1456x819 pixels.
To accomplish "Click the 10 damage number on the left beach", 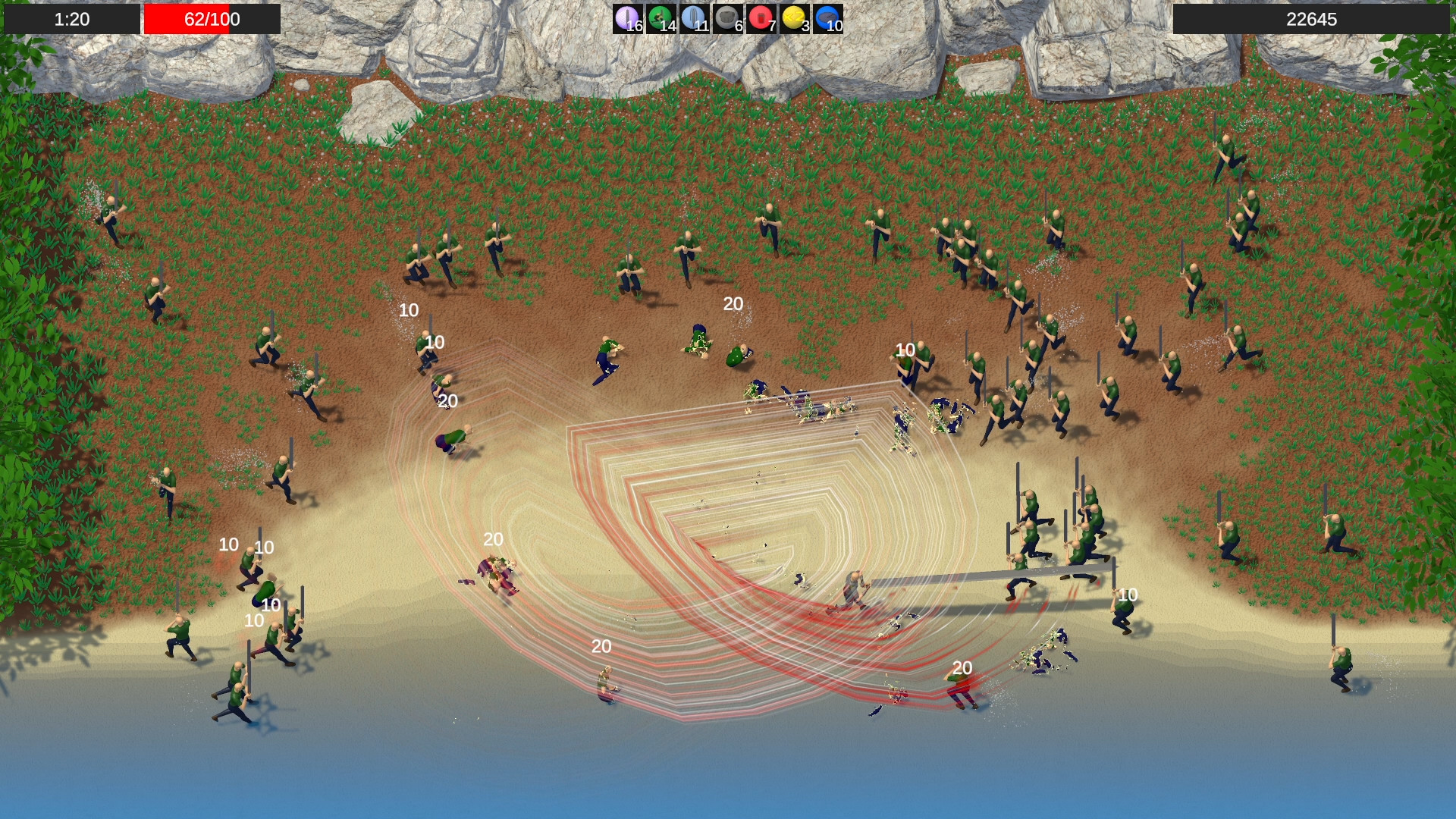I will pyautogui.click(x=227, y=543).
